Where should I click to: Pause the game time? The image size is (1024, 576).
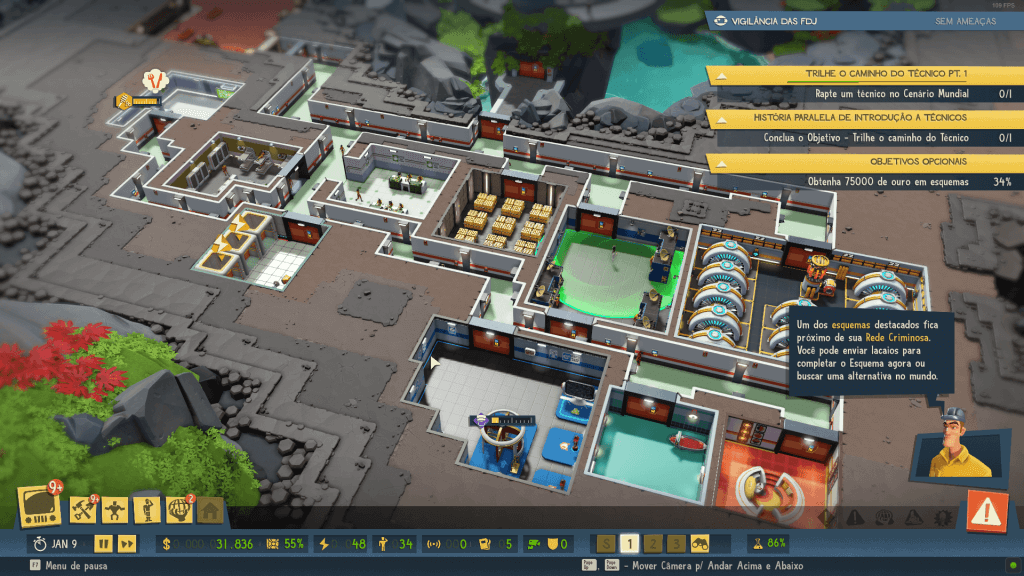(102, 544)
